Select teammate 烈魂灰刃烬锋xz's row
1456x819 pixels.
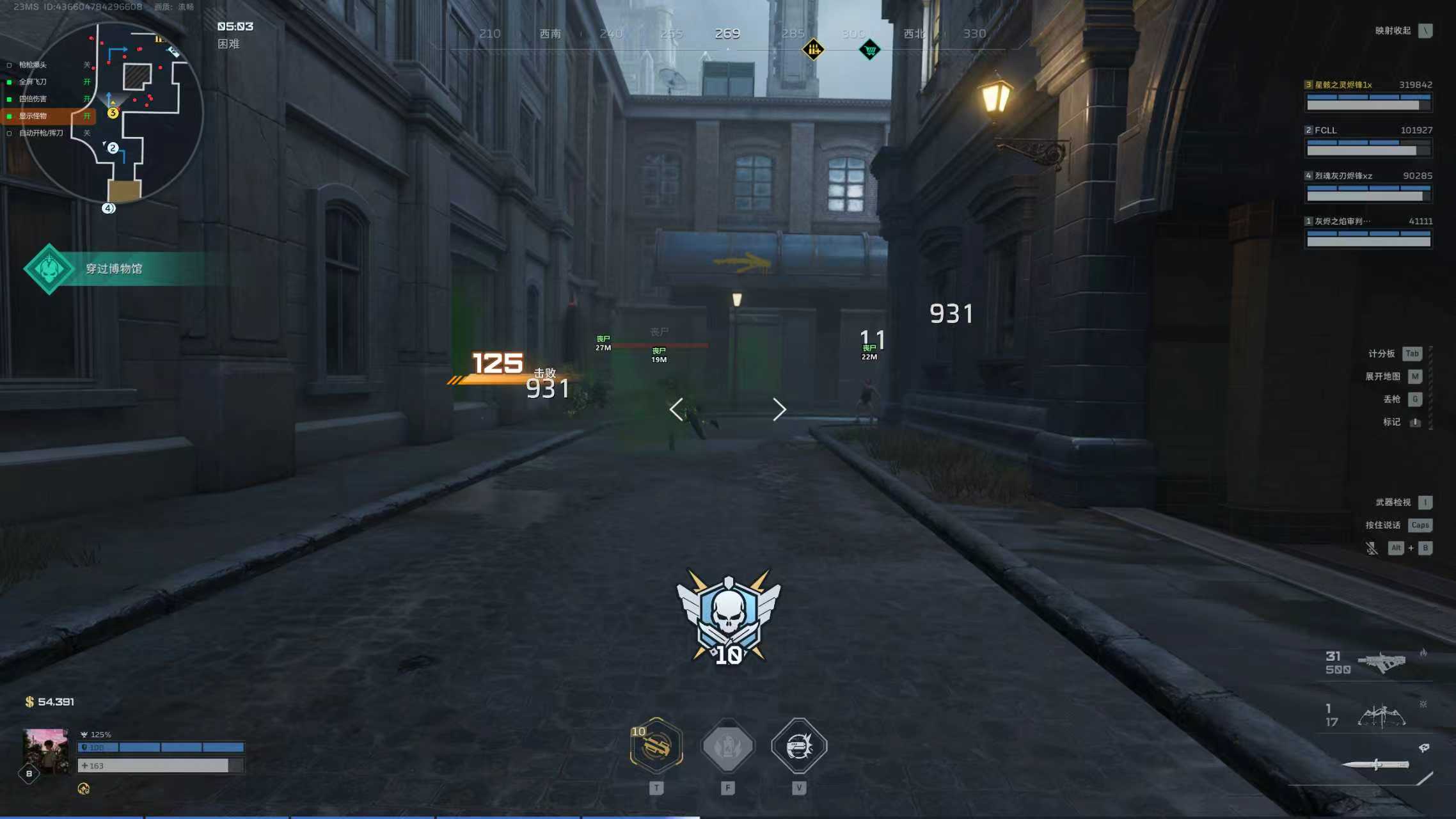pos(1368,186)
